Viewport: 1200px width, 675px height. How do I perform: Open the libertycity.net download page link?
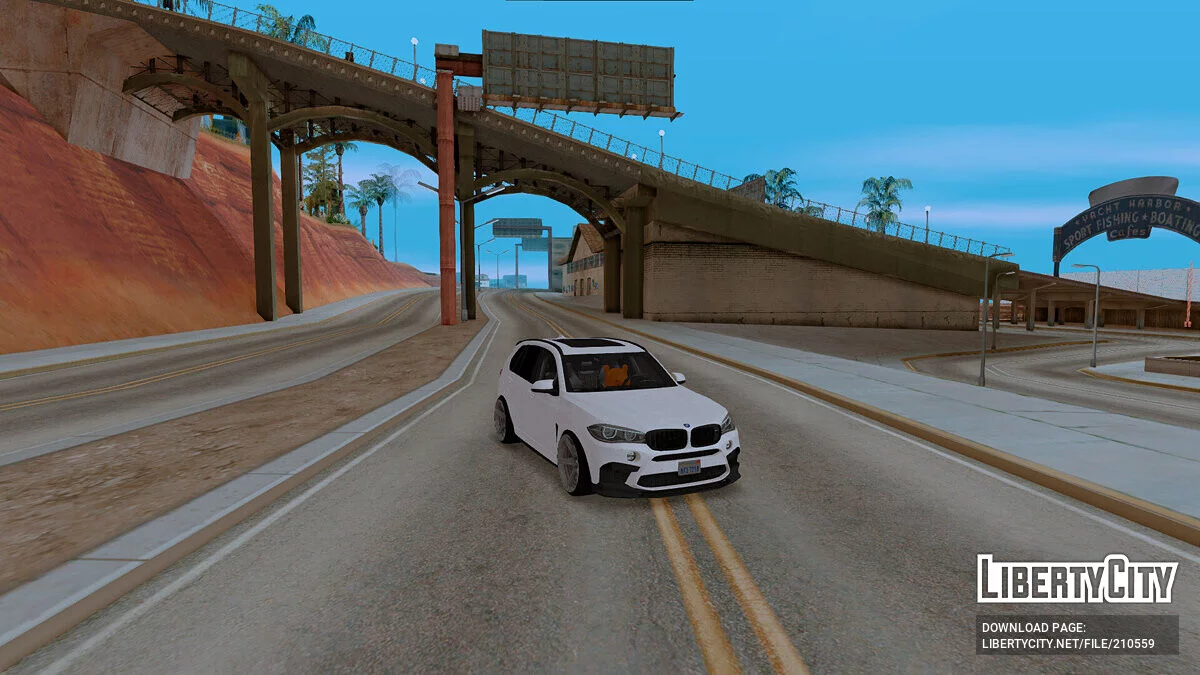(x=1068, y=643)
